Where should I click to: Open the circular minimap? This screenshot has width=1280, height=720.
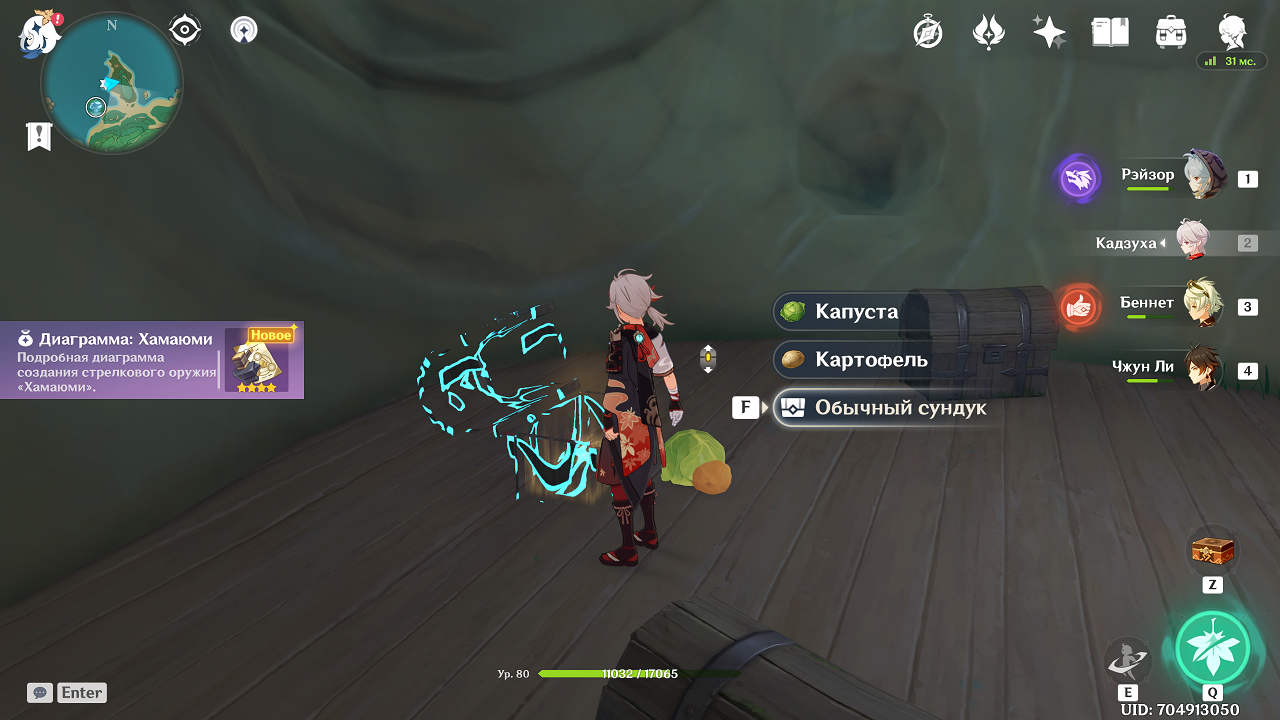click(111, 83)
